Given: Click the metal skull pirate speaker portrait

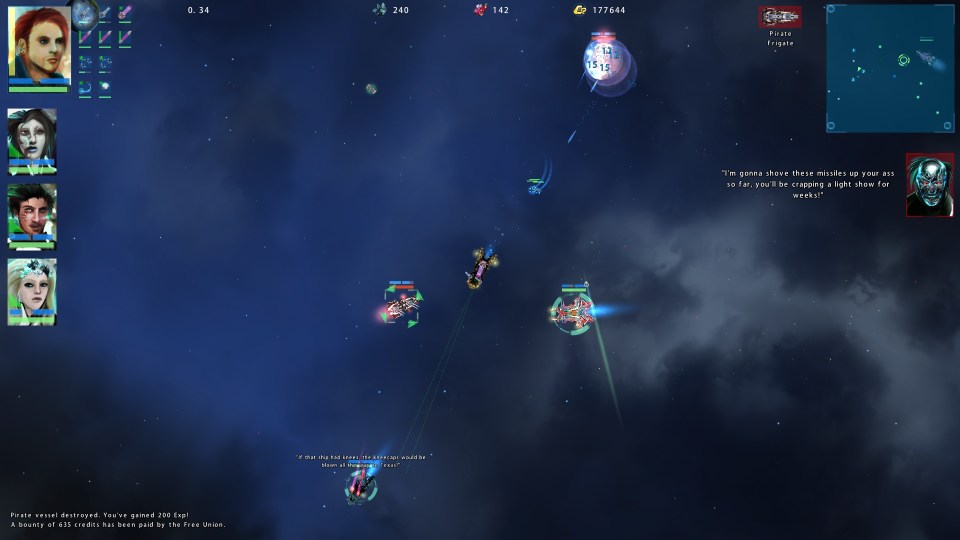Looking at the screenshot, I should tap(929, 185).
